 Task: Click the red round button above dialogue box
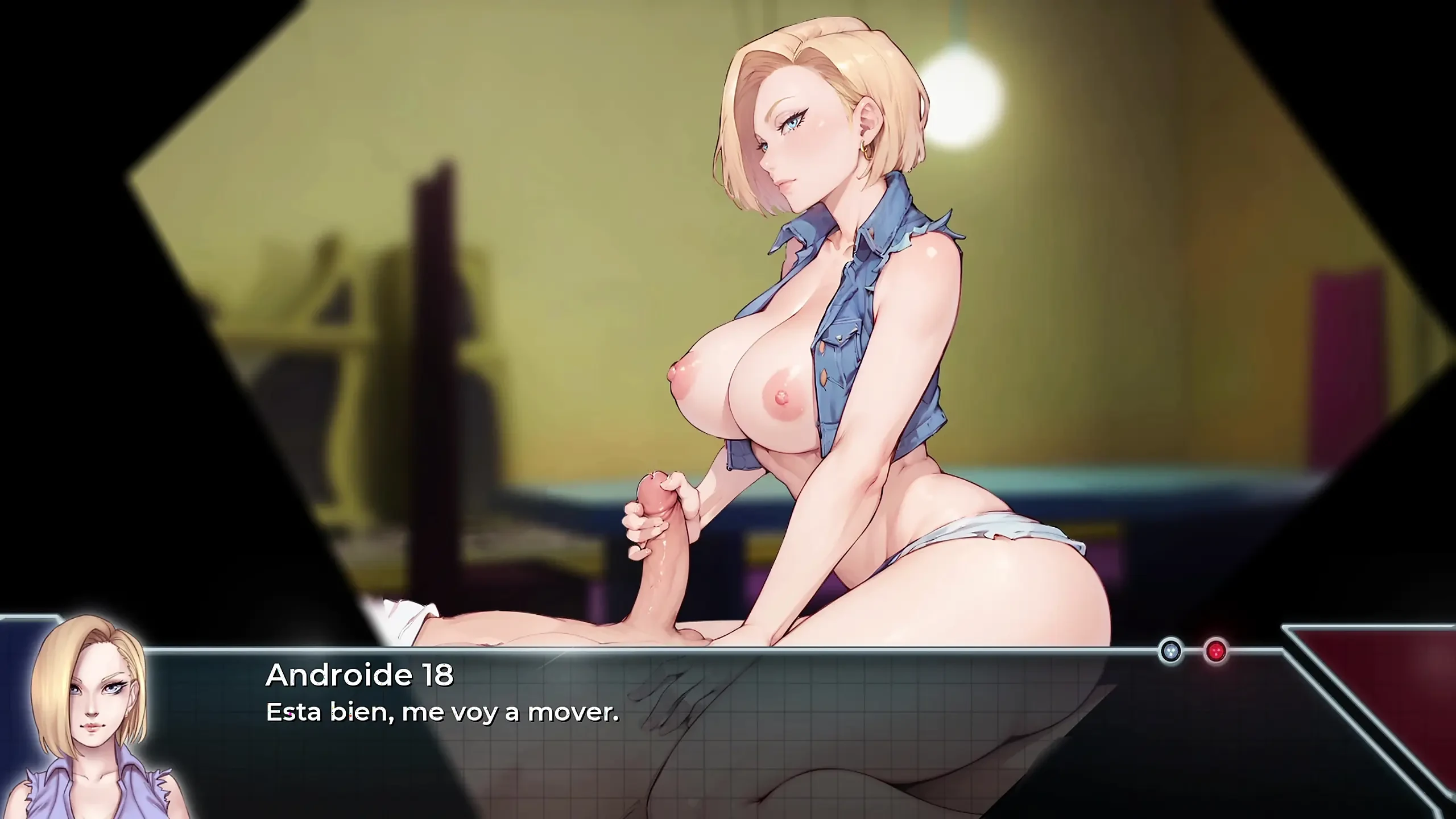click(1216, 651)
